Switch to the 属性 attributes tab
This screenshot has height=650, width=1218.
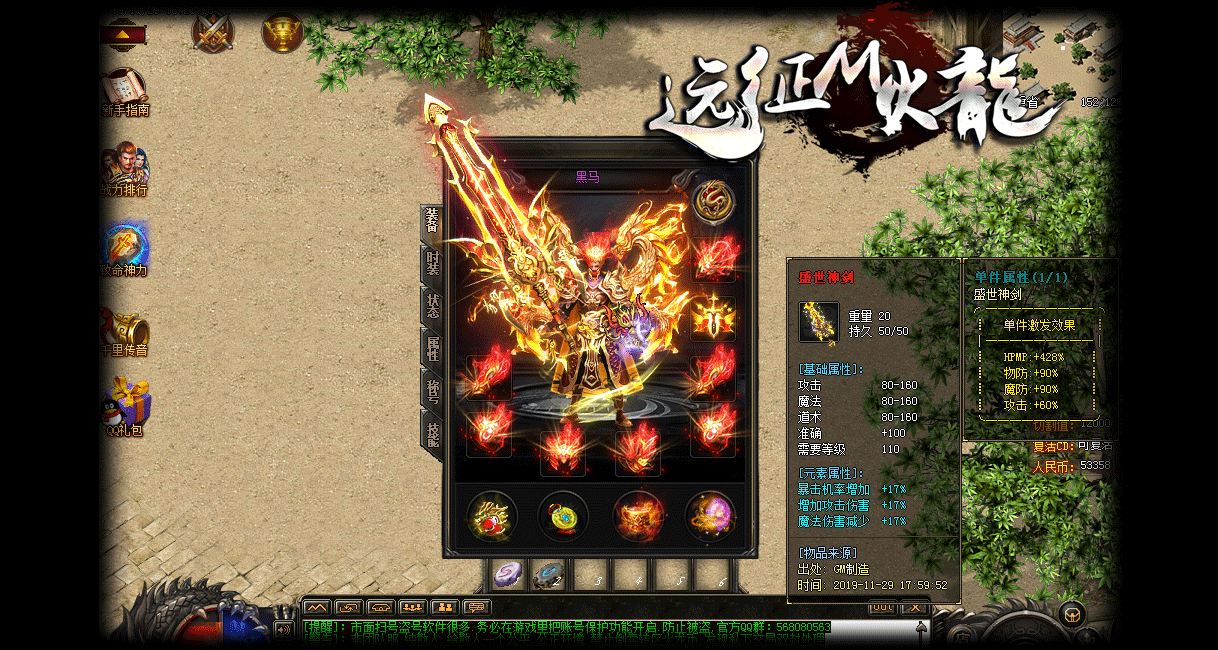tap(432, 348)
